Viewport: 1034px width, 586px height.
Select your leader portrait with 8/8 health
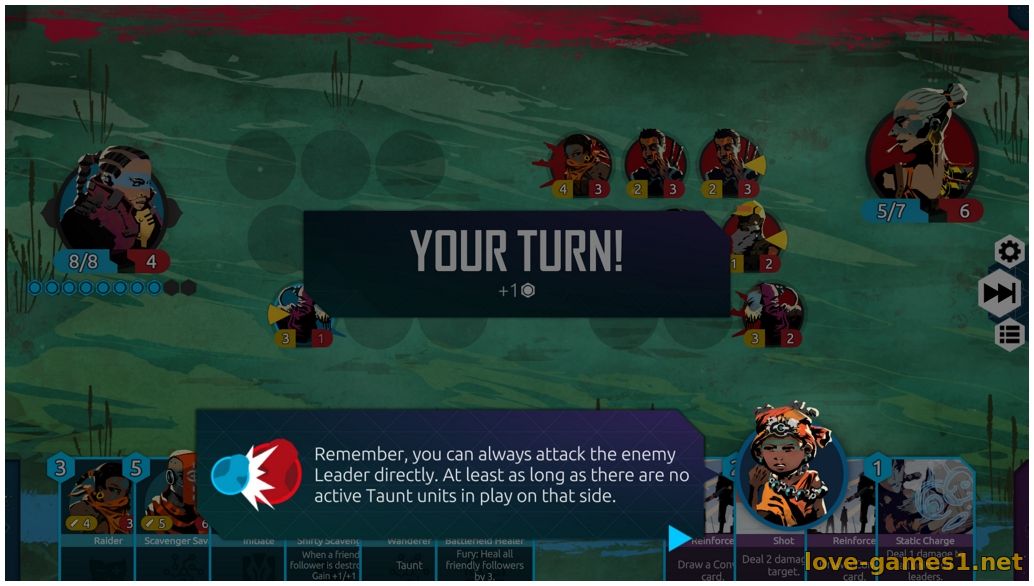(x=112, y=205)
